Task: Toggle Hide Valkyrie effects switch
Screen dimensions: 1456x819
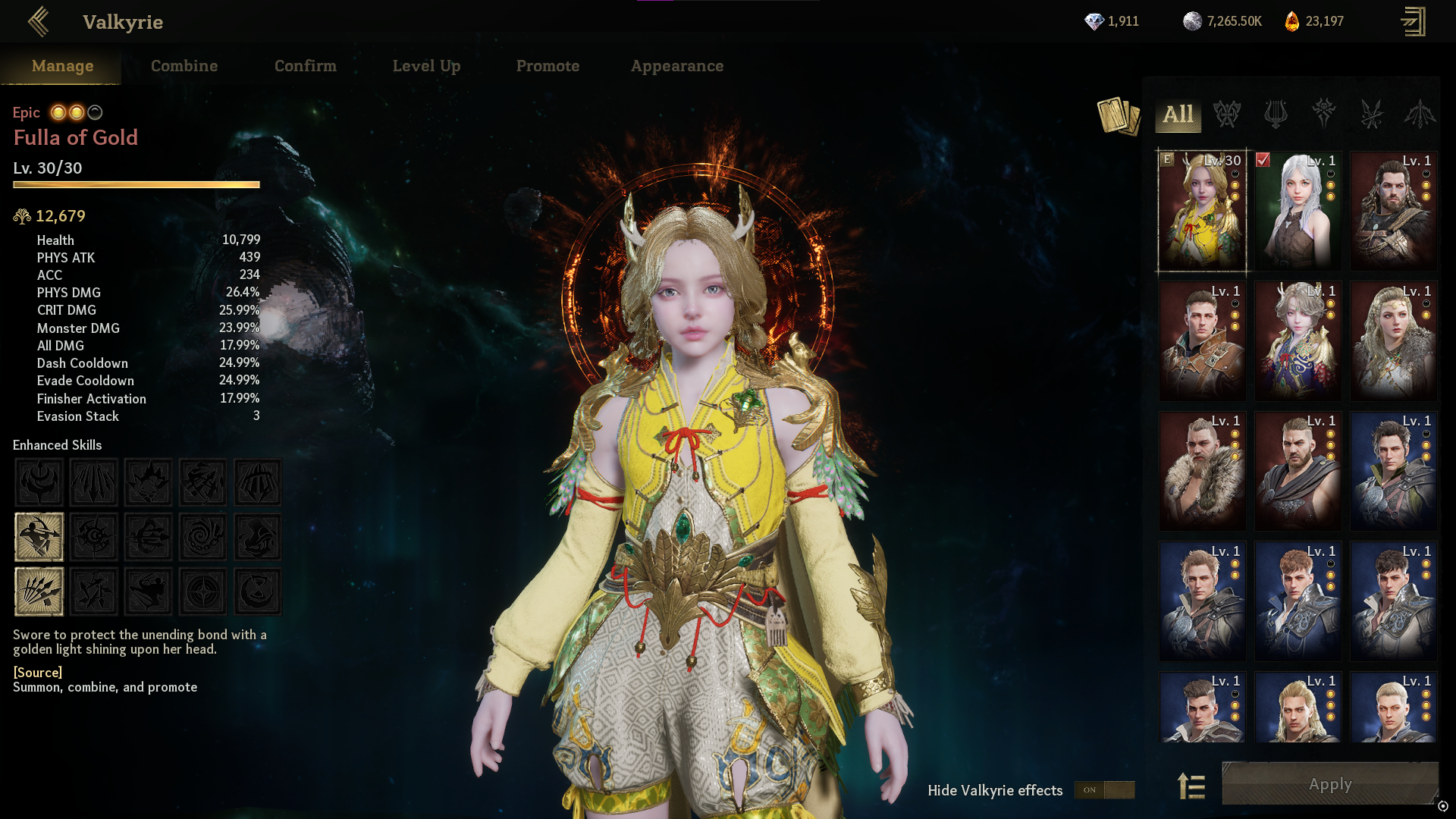Action: pos(1104,790)
